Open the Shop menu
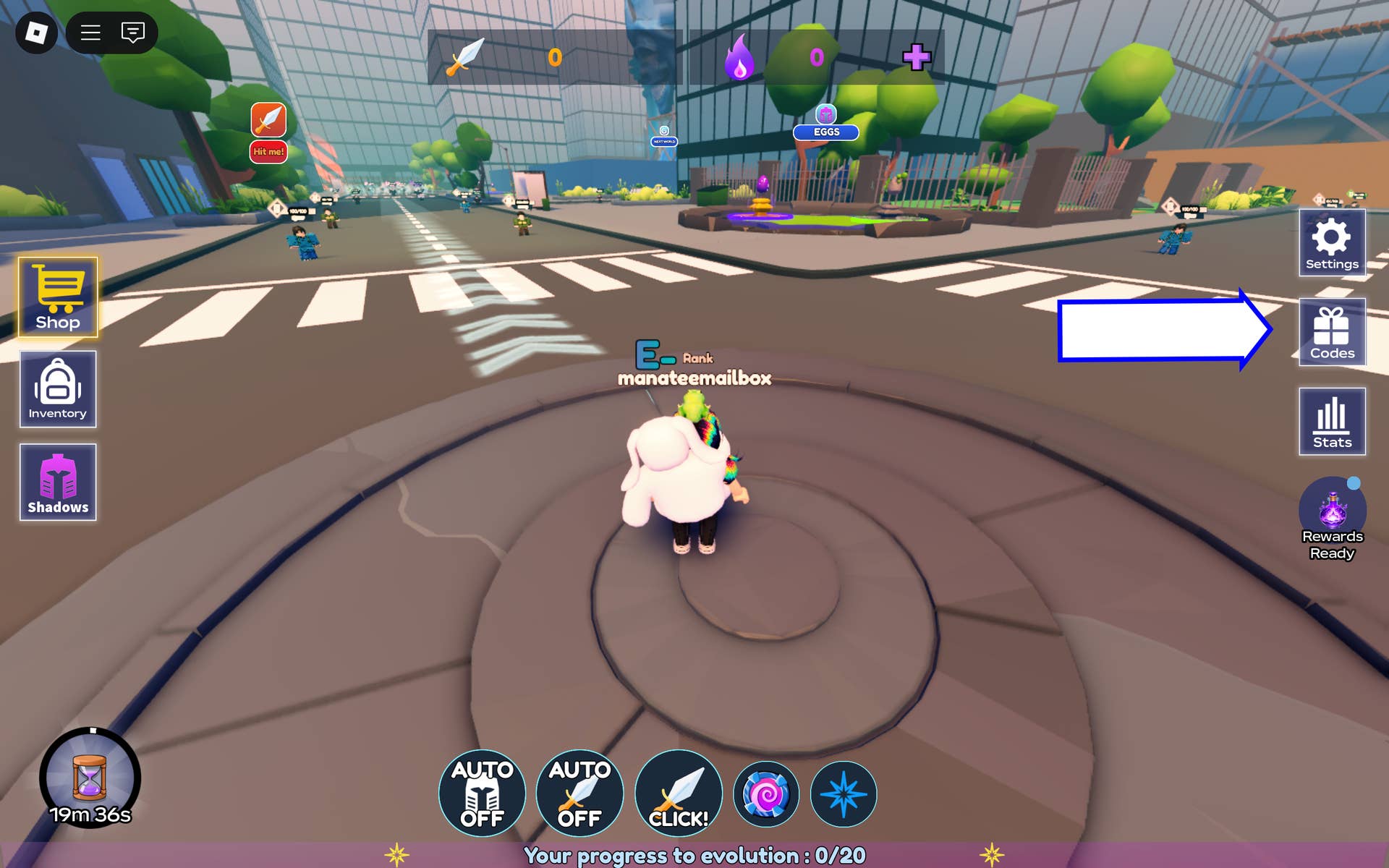Image resolution: width=1389 pixels, height=868 pixels. click(x=58, y=297)
